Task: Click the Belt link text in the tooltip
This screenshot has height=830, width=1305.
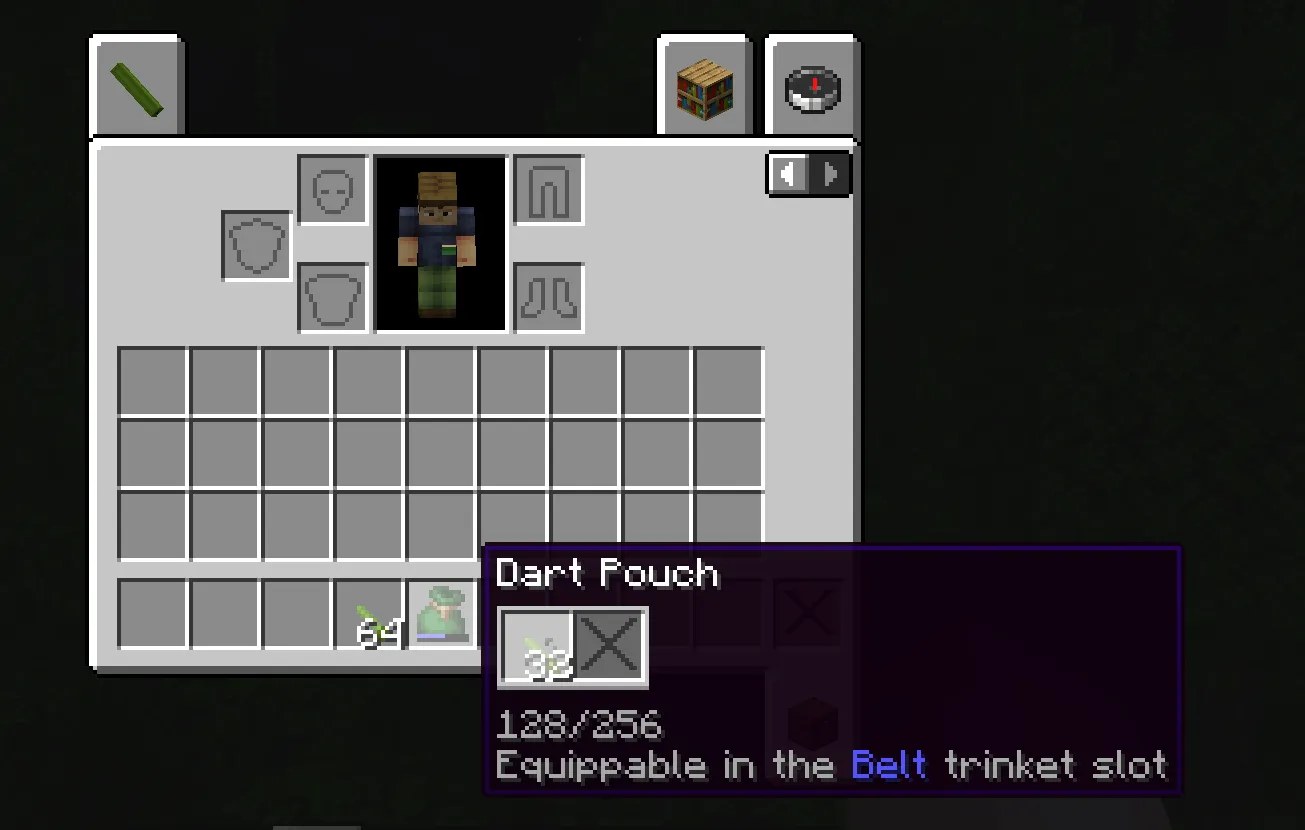Action: click(x=890, y=765)
